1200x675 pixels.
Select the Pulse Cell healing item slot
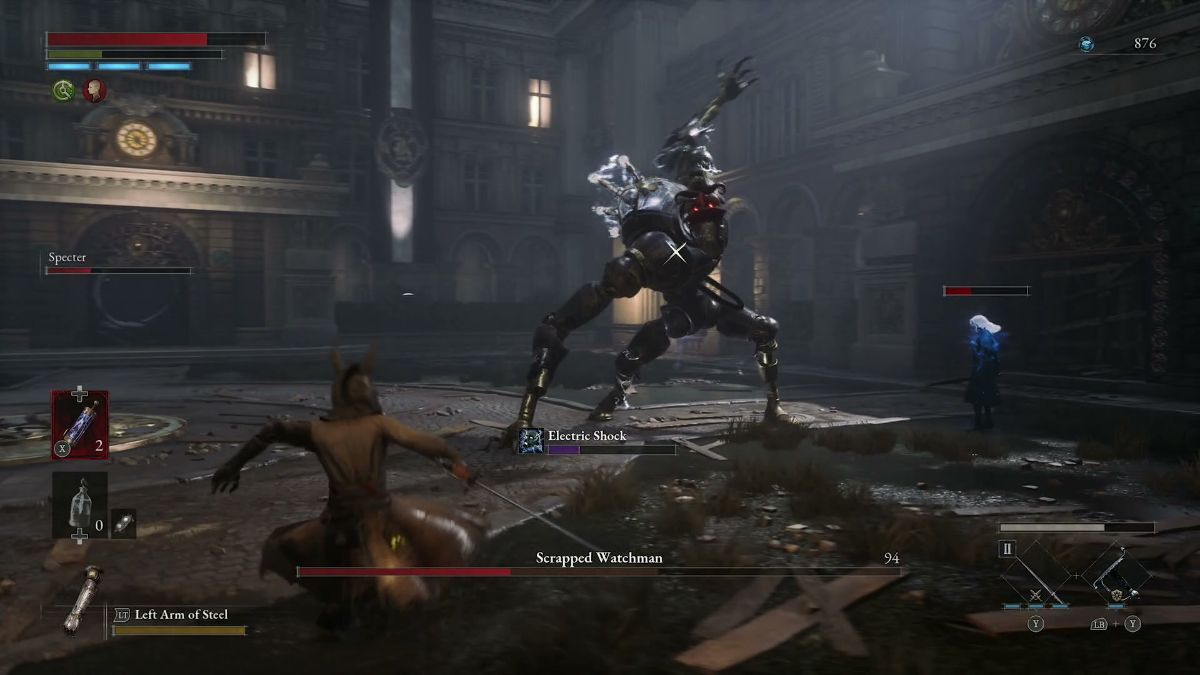[80, 424]
